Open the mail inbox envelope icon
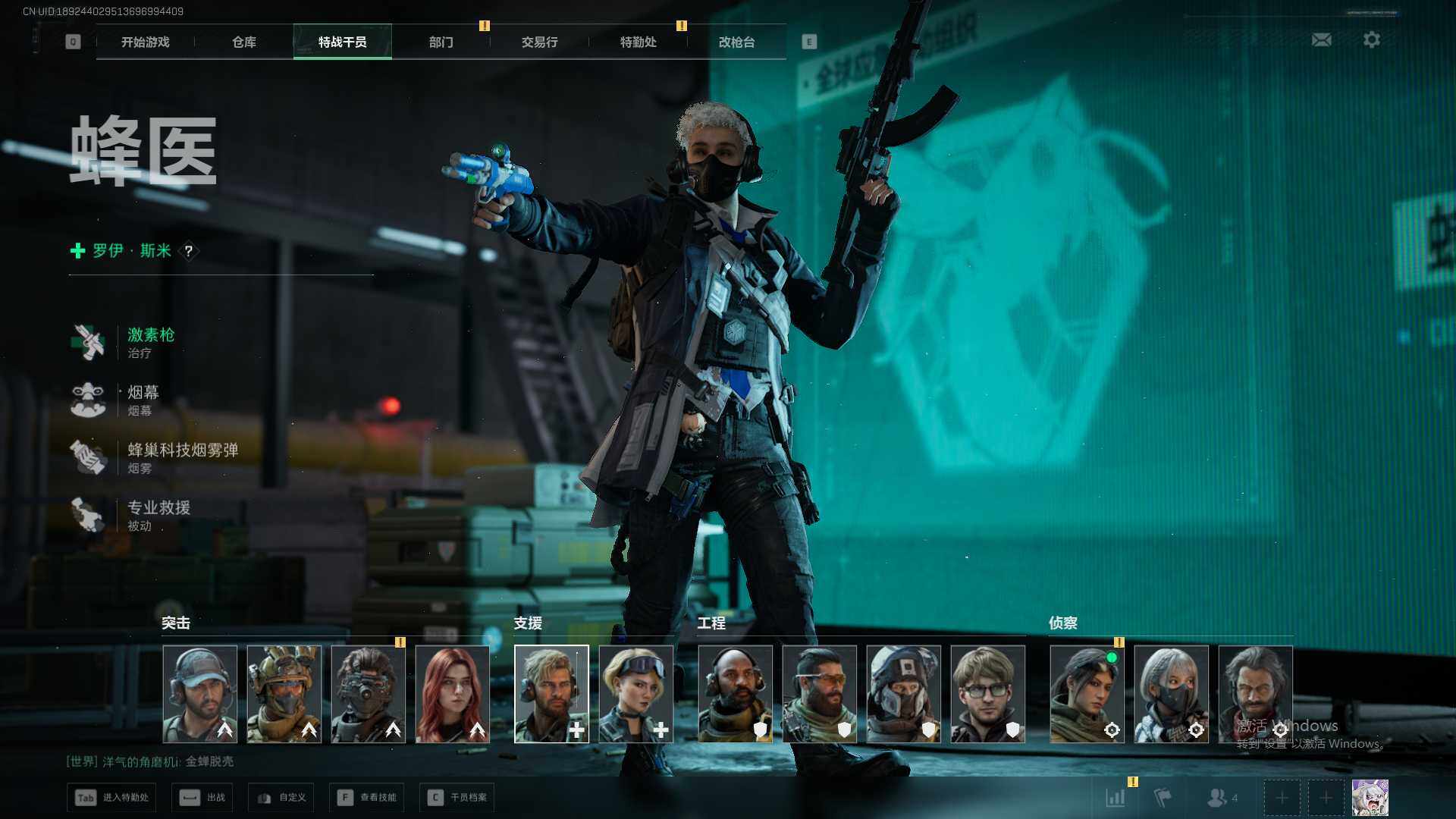 point(1322,39)
